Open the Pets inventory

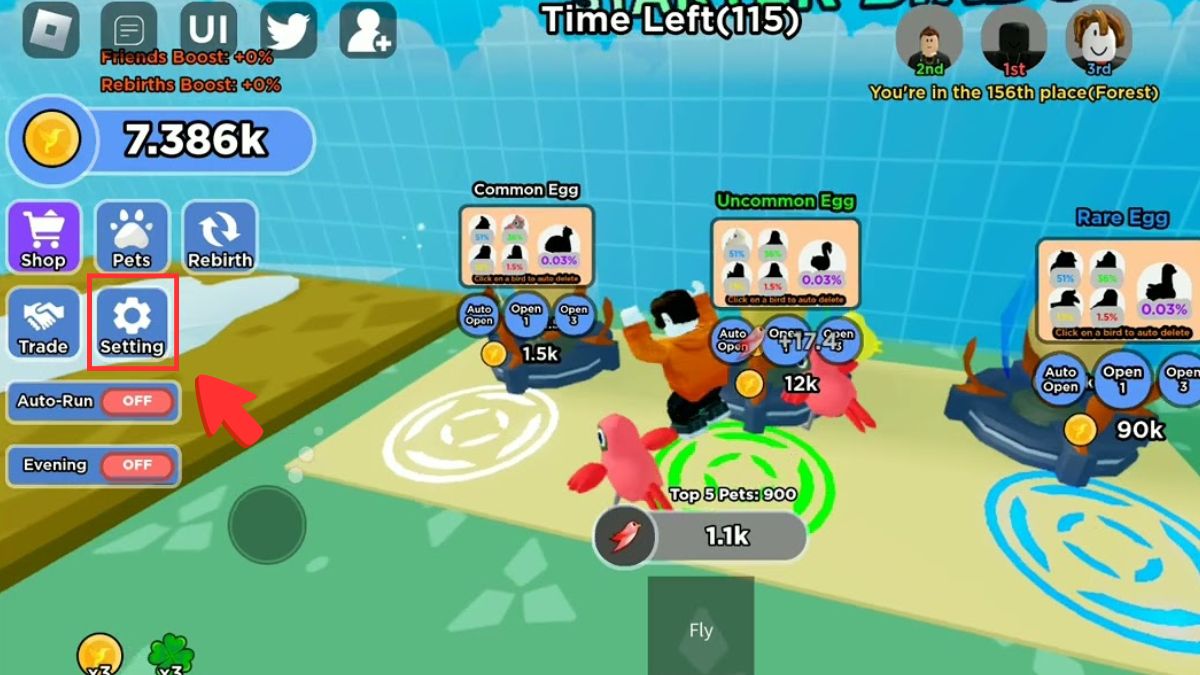[x=131, y=238]
